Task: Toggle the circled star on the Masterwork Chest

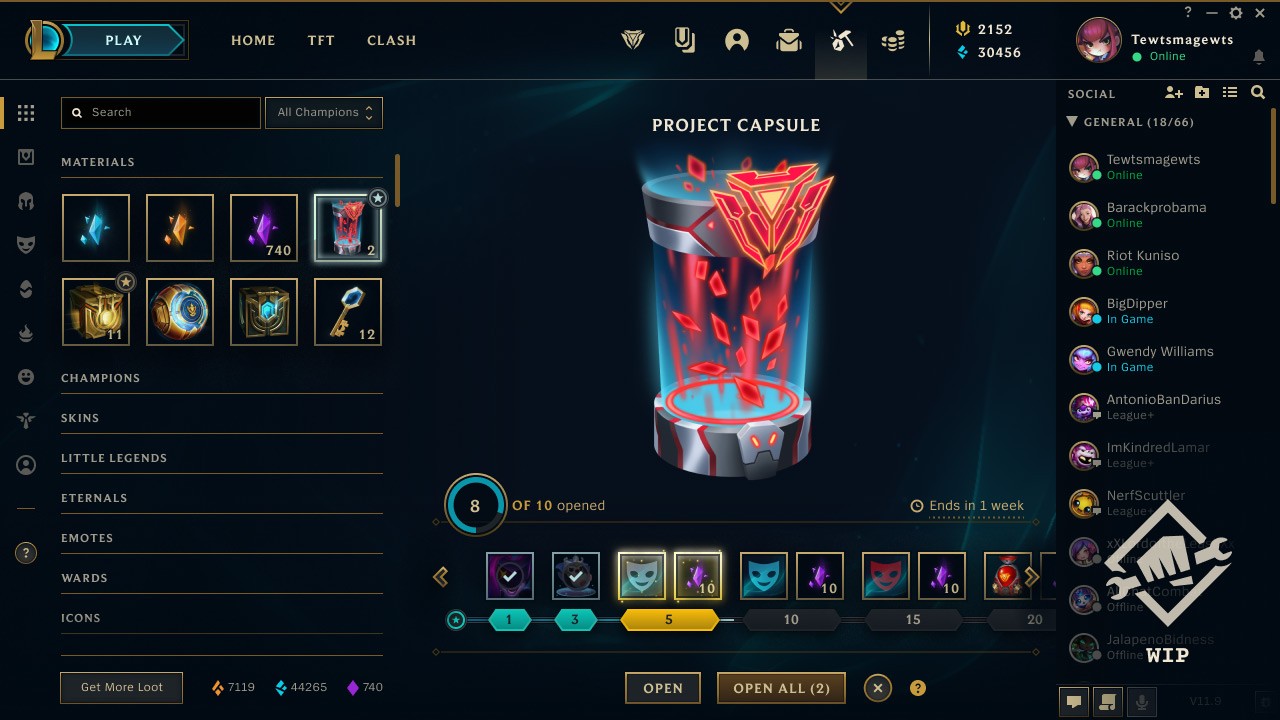Action: pyautogui.click(x=126, y=282)
